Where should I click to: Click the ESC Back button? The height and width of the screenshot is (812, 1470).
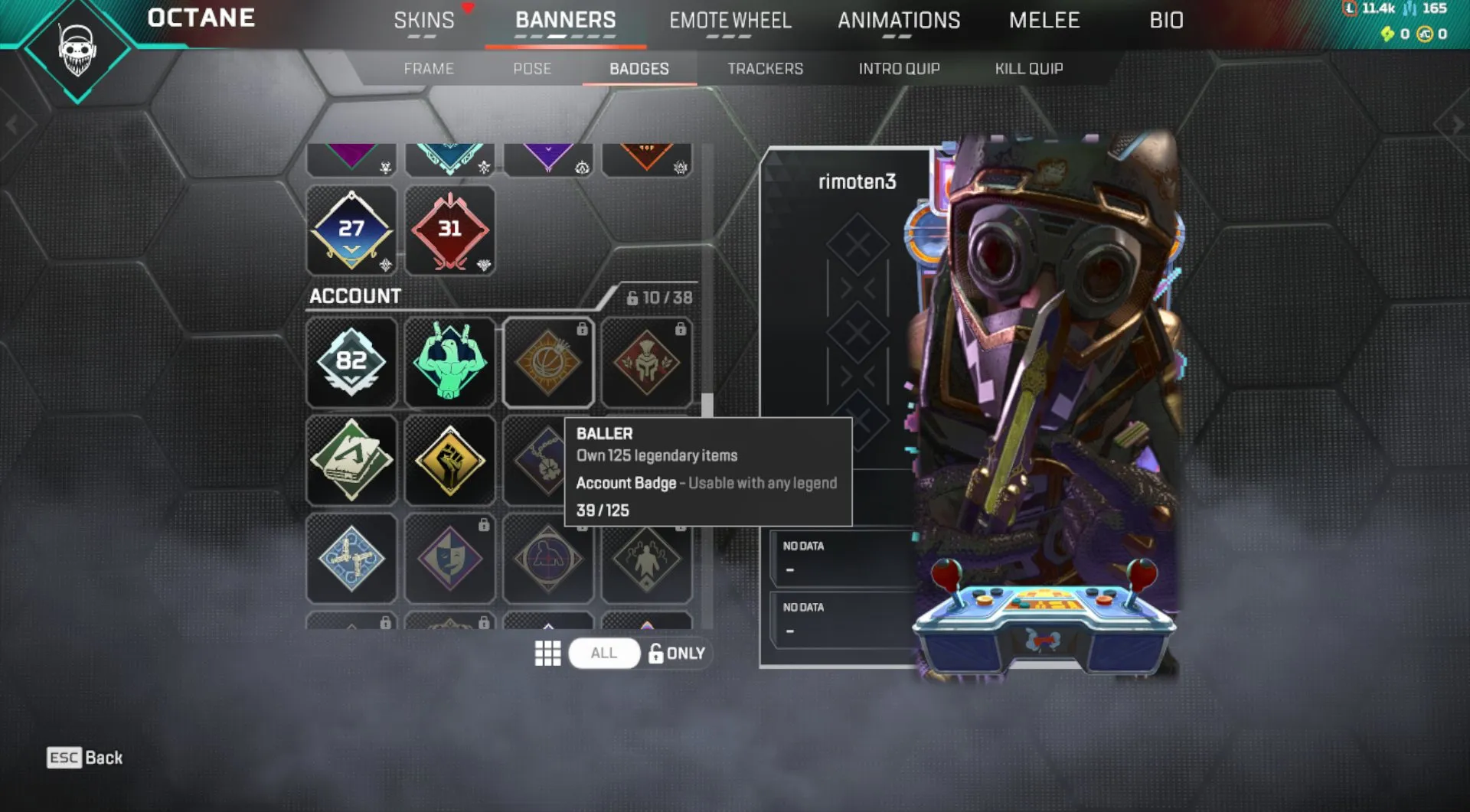[x=83, y=759]
